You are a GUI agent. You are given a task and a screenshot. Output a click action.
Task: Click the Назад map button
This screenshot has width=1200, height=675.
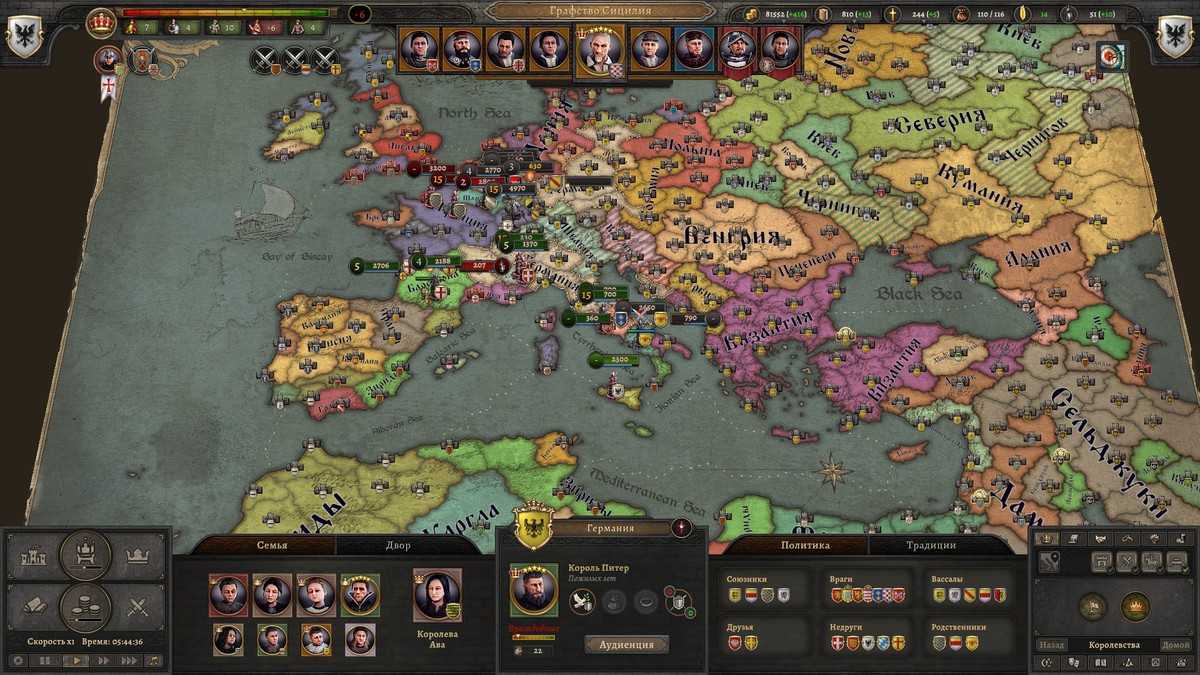[x=1051, y=645]
